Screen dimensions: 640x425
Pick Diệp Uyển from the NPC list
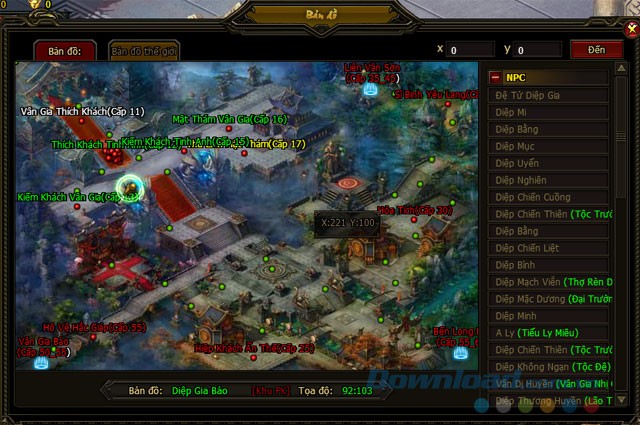pyautogui.click(x=549, y=163)
